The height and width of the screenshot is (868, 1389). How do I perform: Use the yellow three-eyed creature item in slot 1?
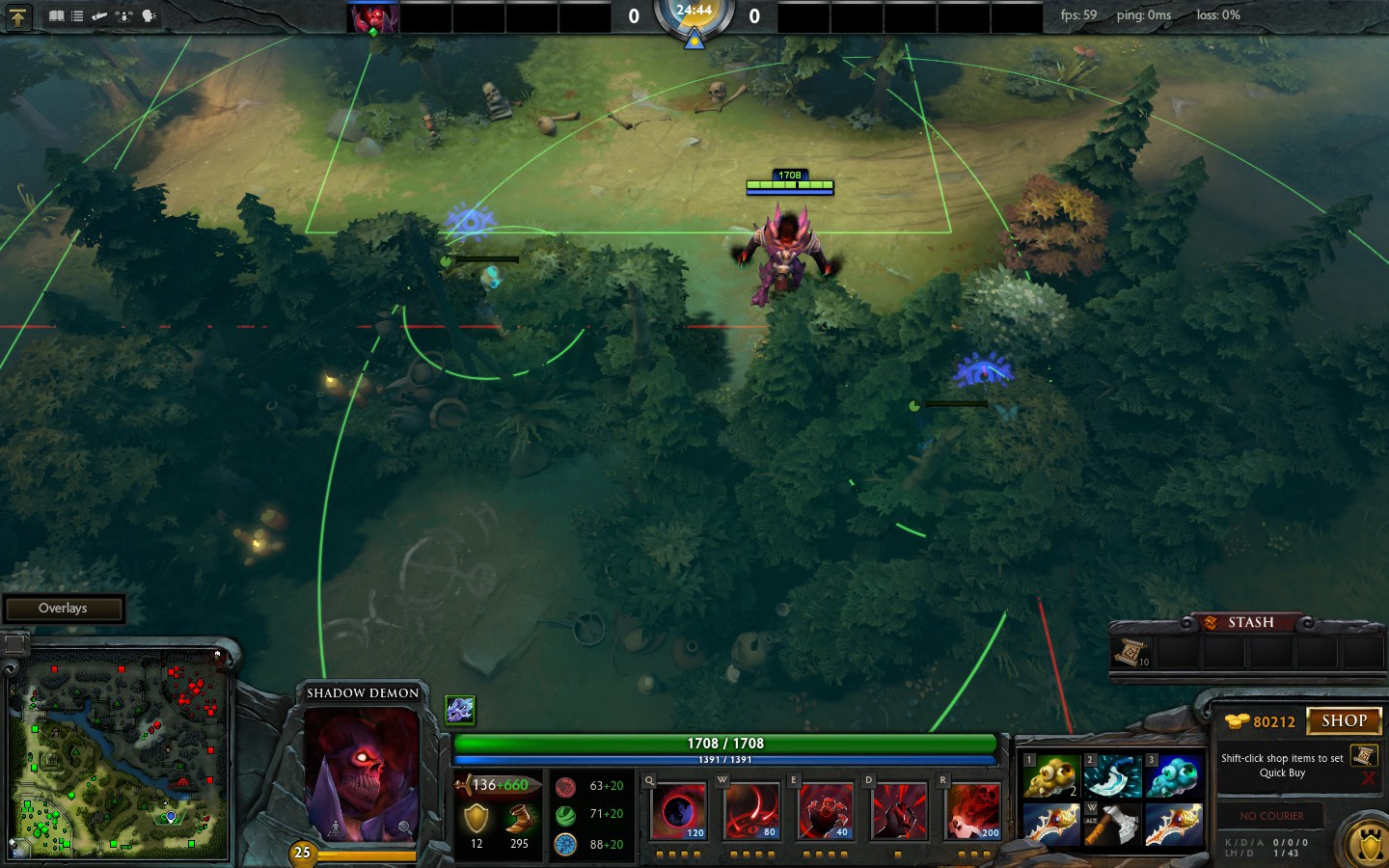[x=1050, y=776]
